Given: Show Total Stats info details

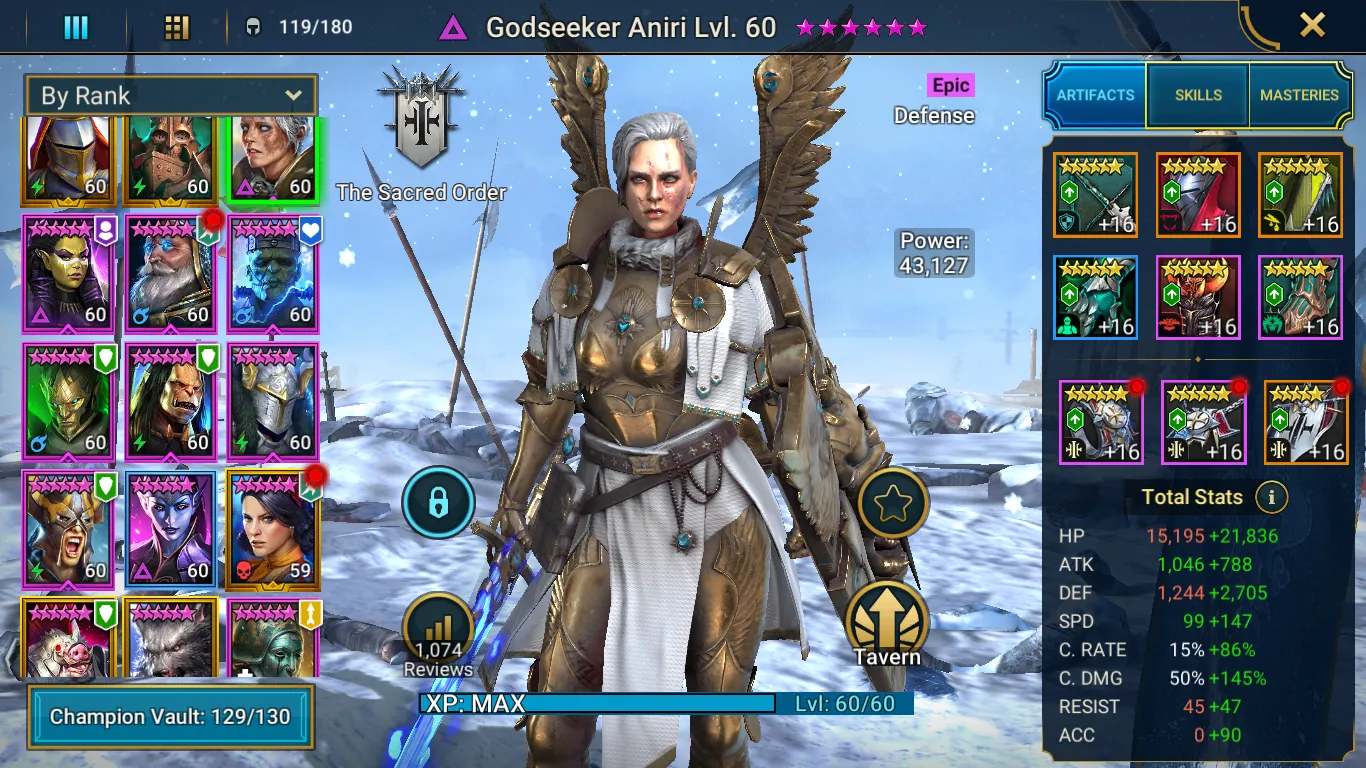Looking at the screenshot, I should pos(1271,497).
